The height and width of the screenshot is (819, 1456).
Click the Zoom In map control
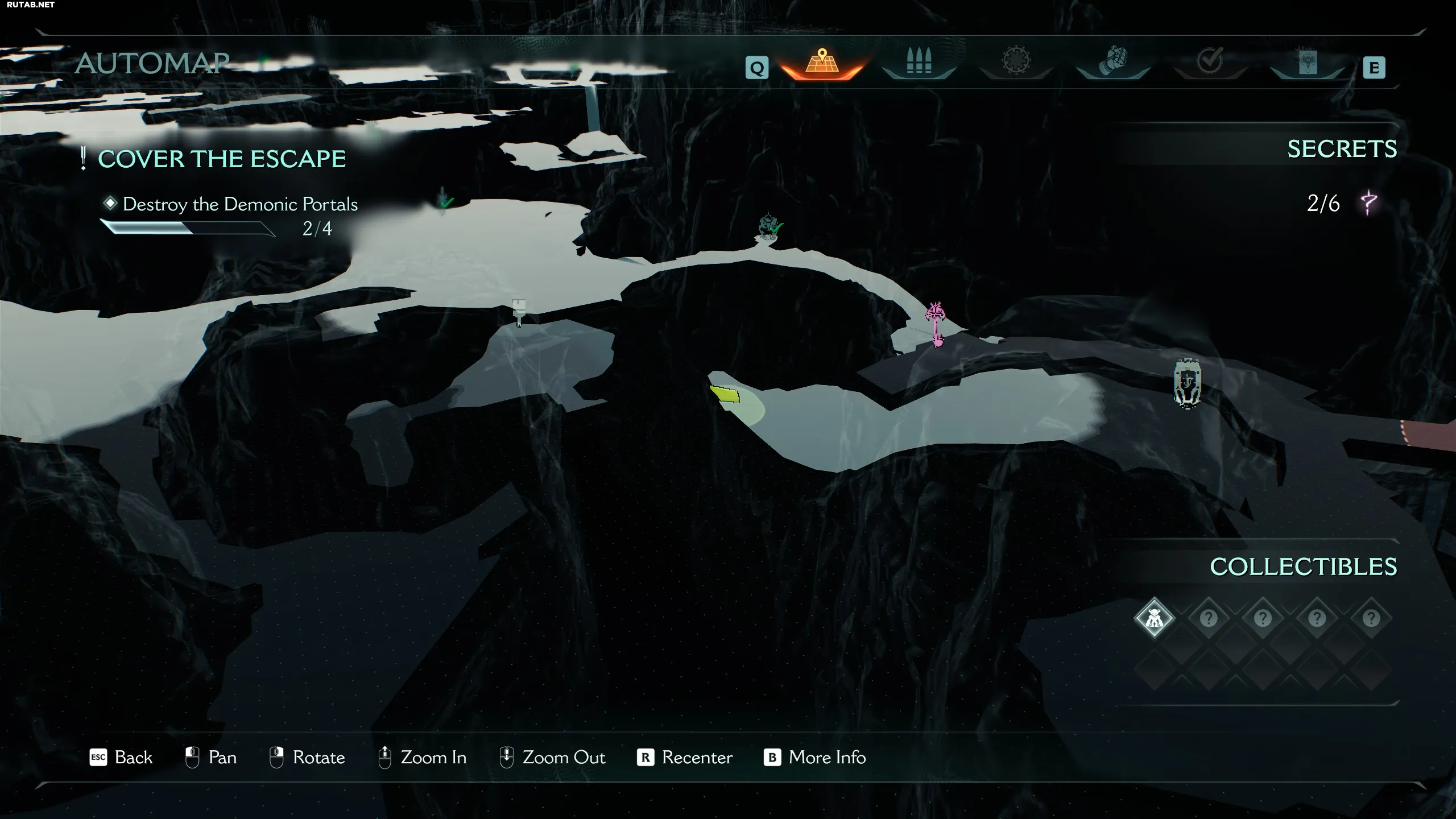(x=423, y=758)
